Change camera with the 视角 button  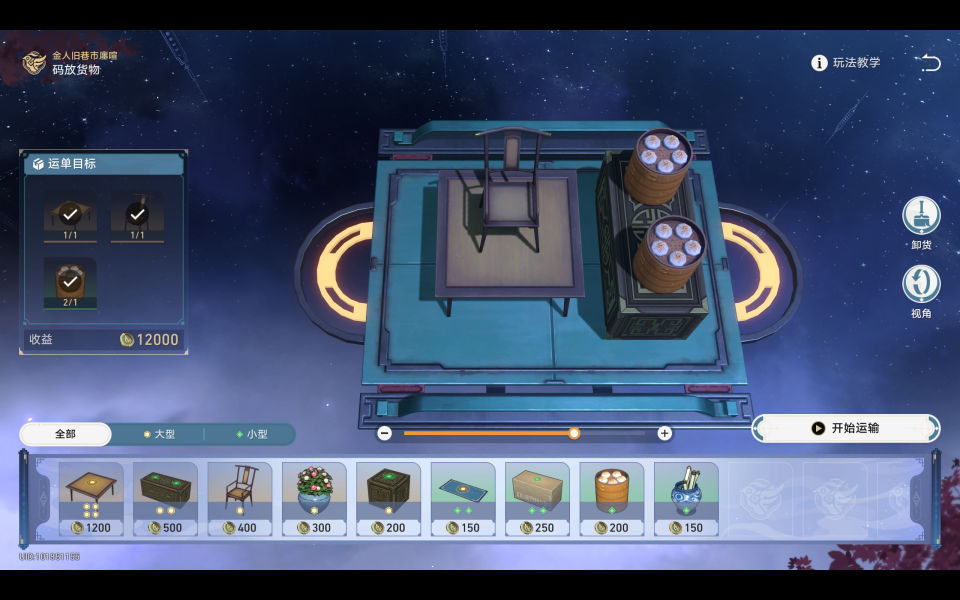click(921, 285)
